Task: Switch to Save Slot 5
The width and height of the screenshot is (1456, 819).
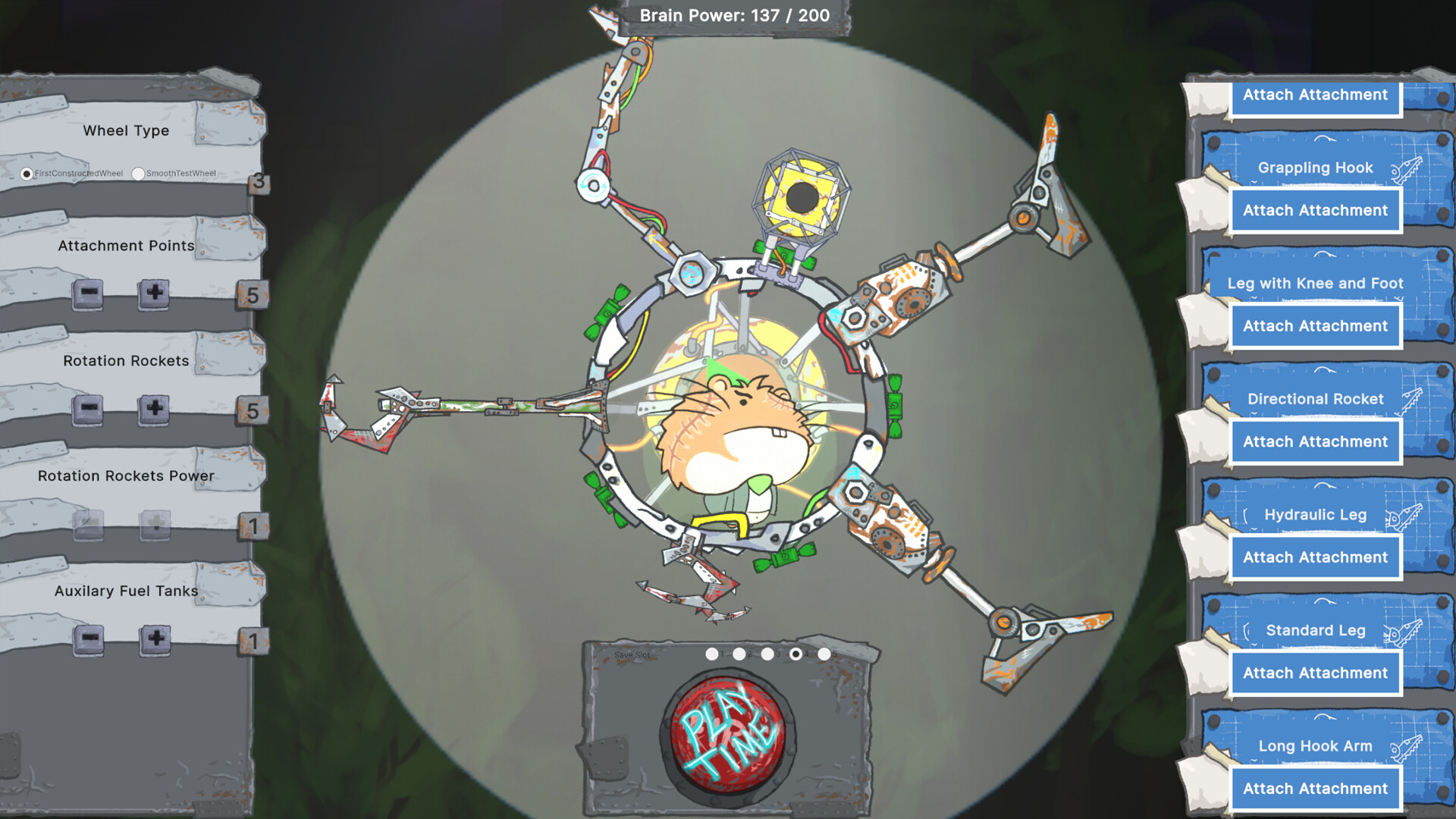Action: (x=824, y=653)
